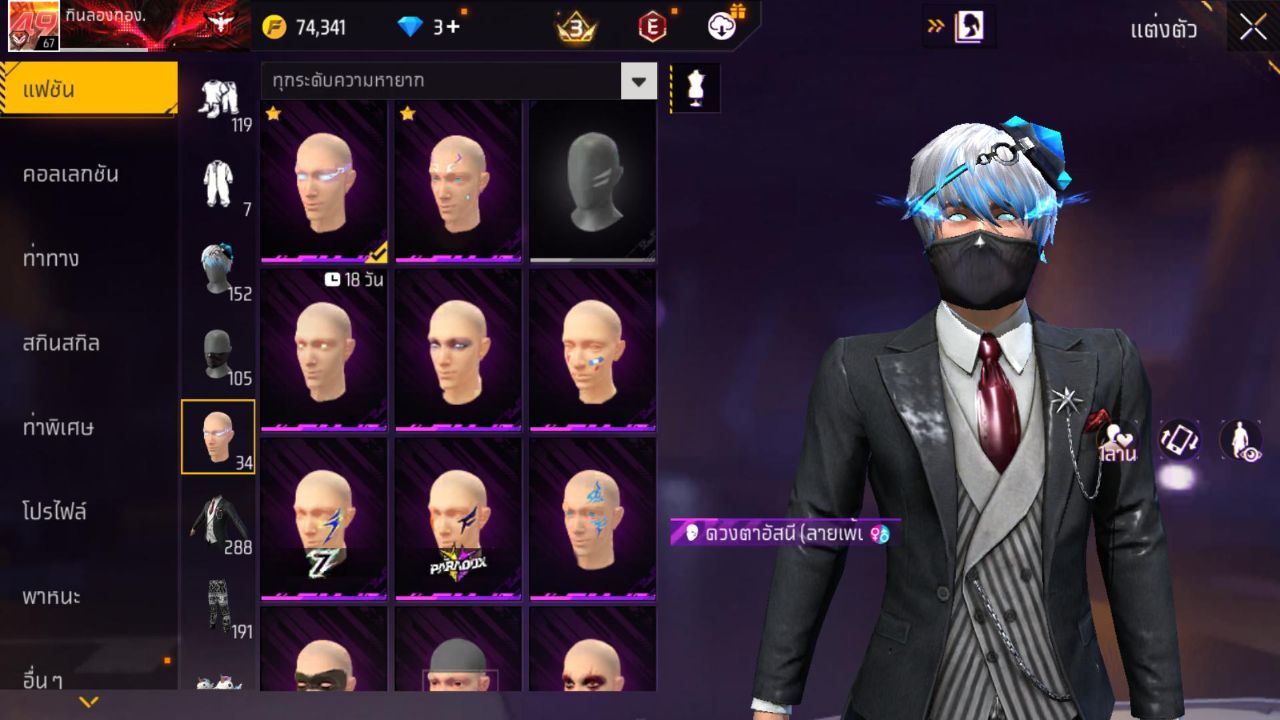Click the E badge icon in the top bar
Viewport: 1280px width, 720px height.
pyautogui.click(x=655, y=27)
